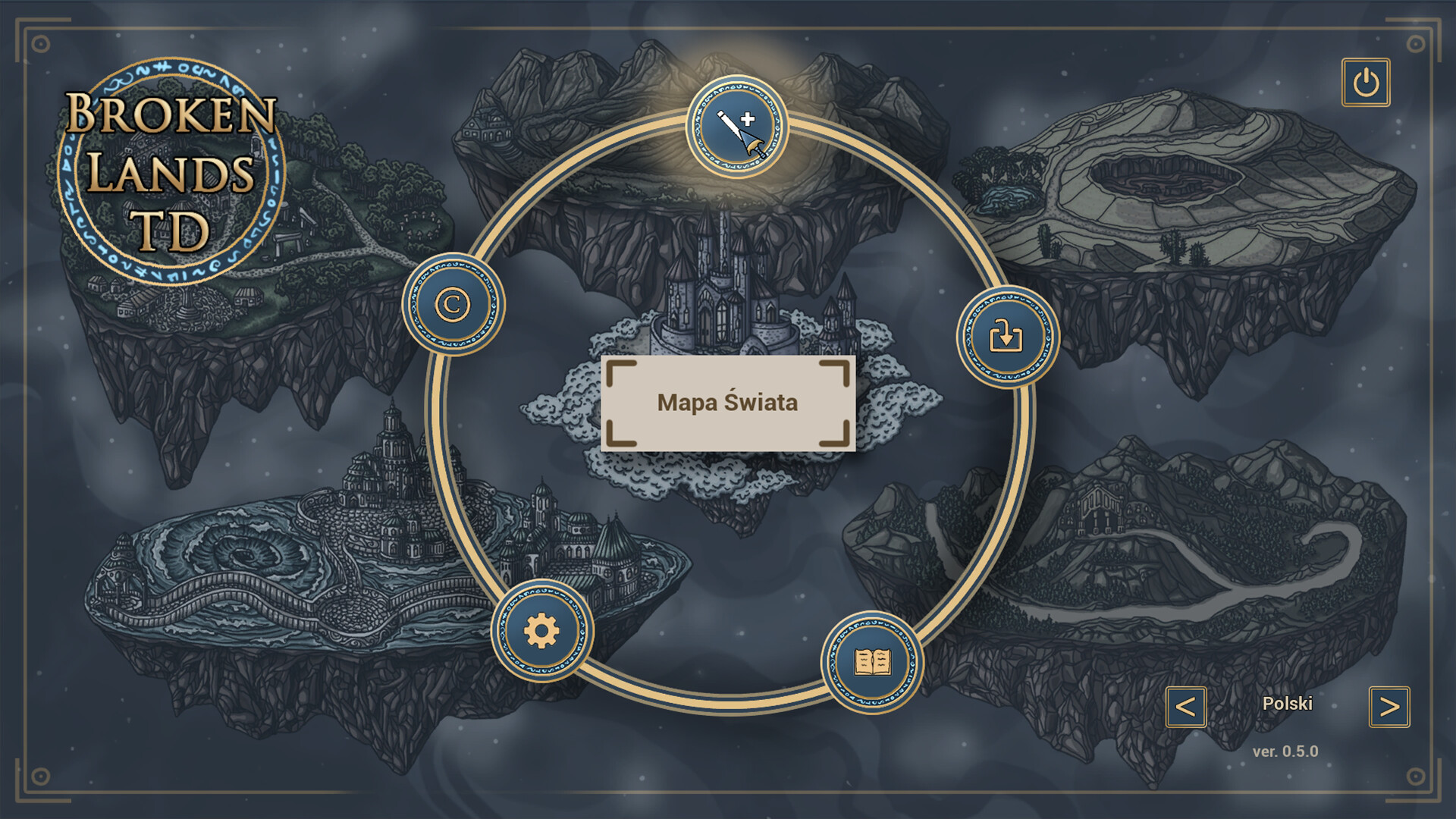Open the credits copyright icon
This screenshot has height=819, width=1456.
coord(453,303)
